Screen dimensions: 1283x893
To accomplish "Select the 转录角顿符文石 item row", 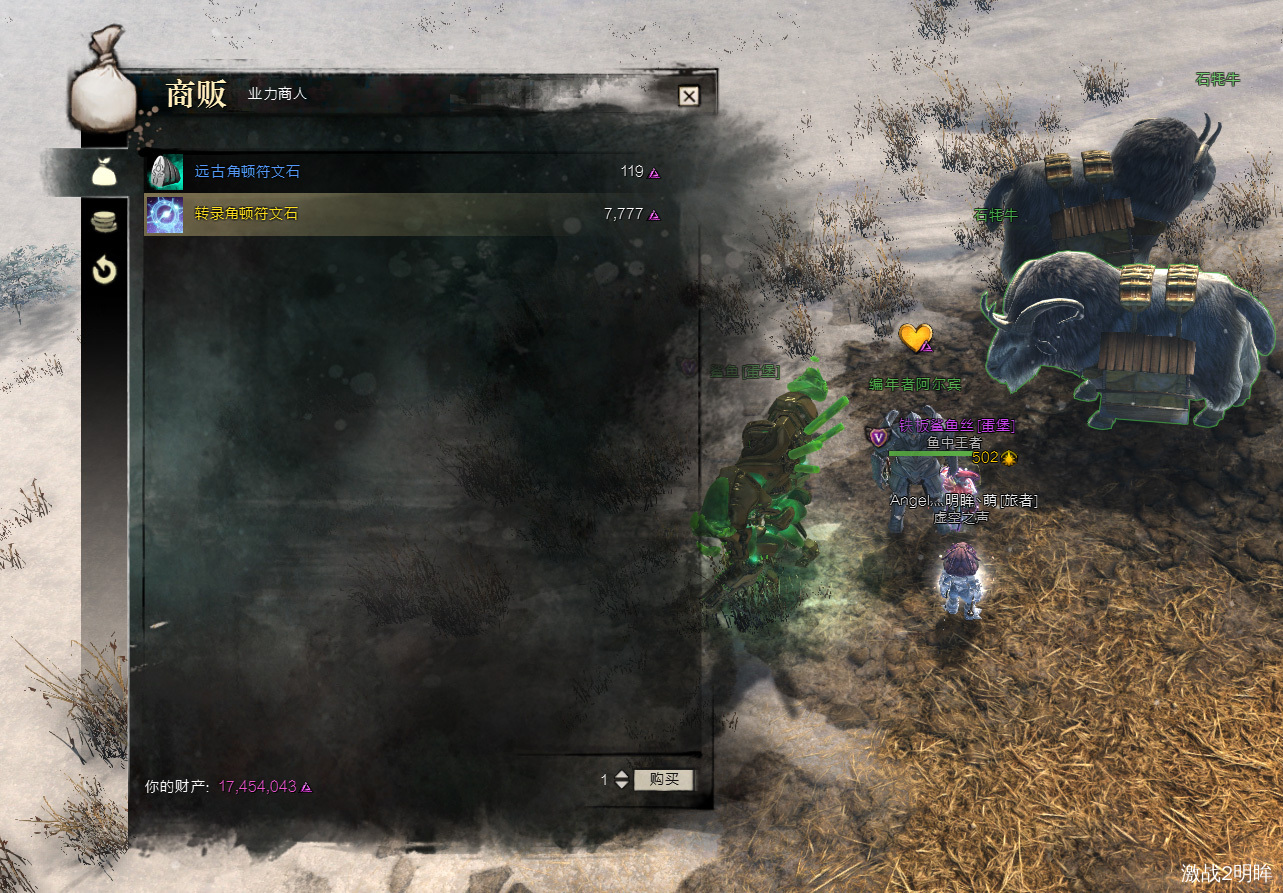I will pos(400,214).
